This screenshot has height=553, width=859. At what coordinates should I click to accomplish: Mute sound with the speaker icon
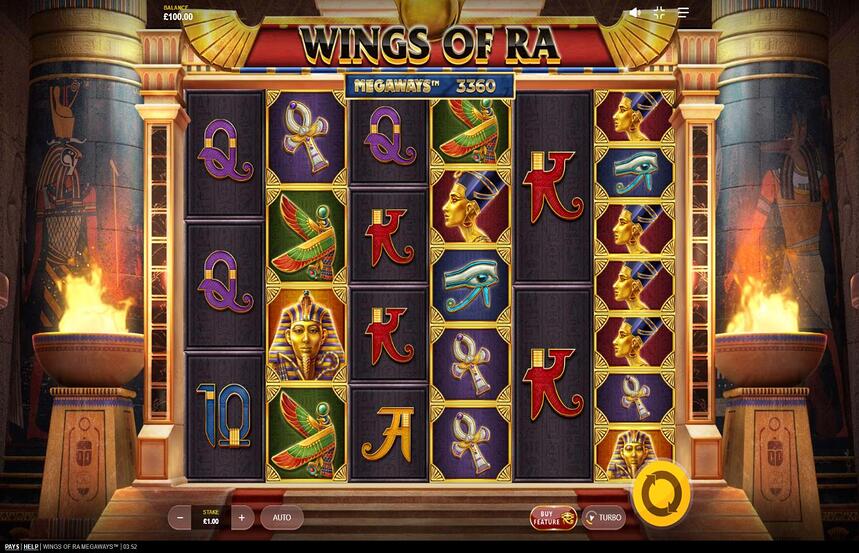click(x=634, y=13)
